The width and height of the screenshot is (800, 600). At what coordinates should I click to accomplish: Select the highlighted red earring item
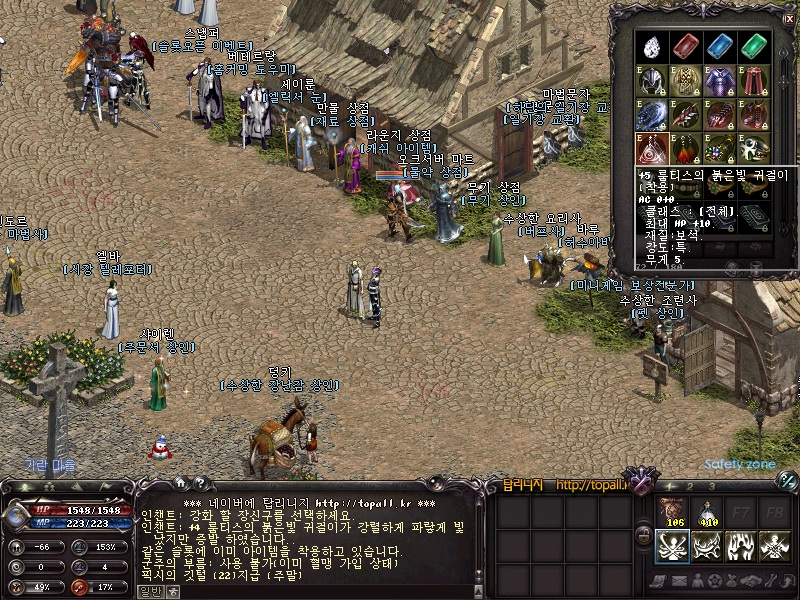[652, 149]
